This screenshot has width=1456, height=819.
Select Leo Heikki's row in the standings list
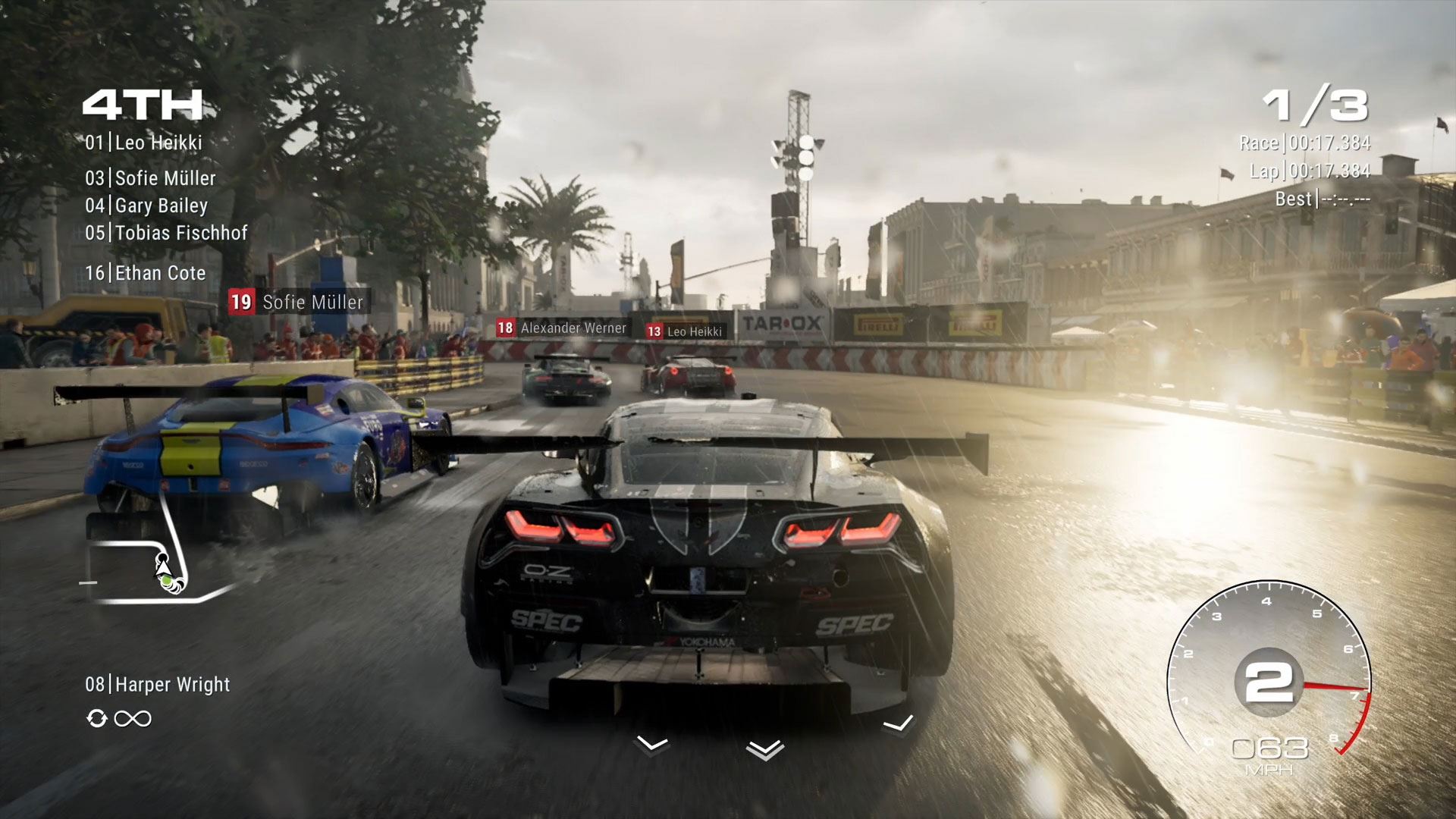tap(144, 143)
